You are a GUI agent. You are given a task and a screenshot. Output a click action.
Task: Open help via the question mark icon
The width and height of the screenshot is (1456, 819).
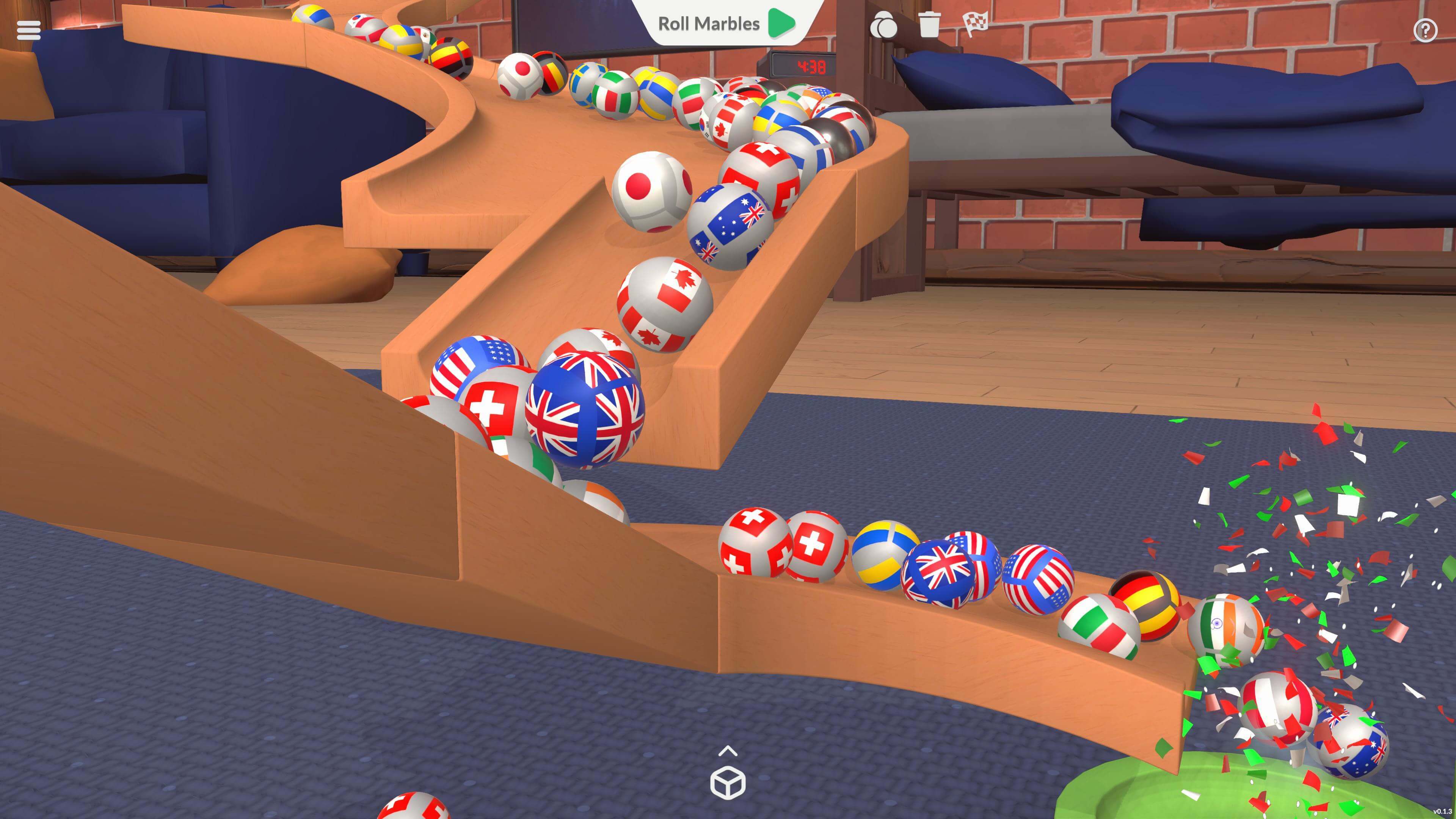coord(1425,30)
